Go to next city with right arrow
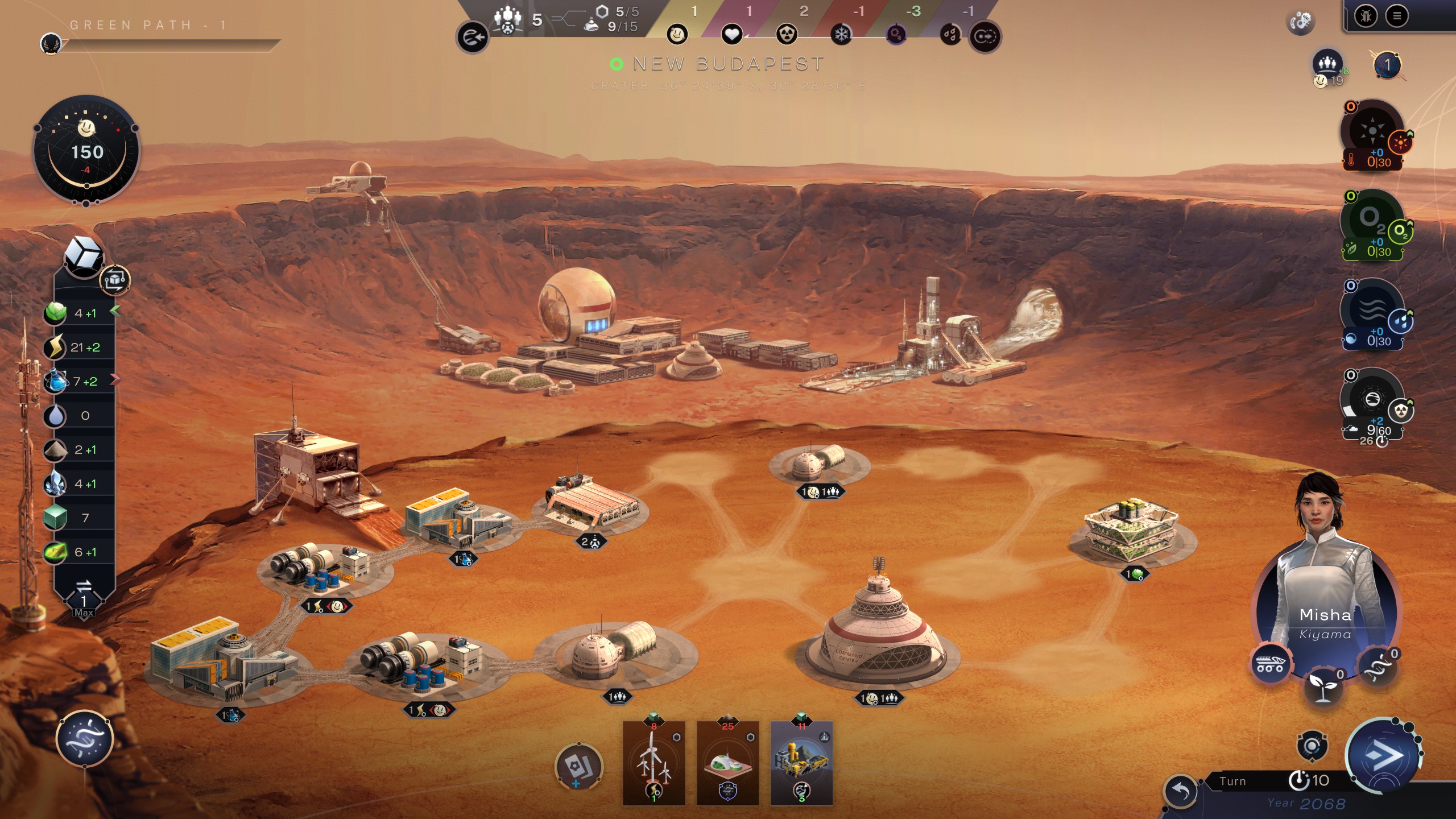 pos(985,38)
